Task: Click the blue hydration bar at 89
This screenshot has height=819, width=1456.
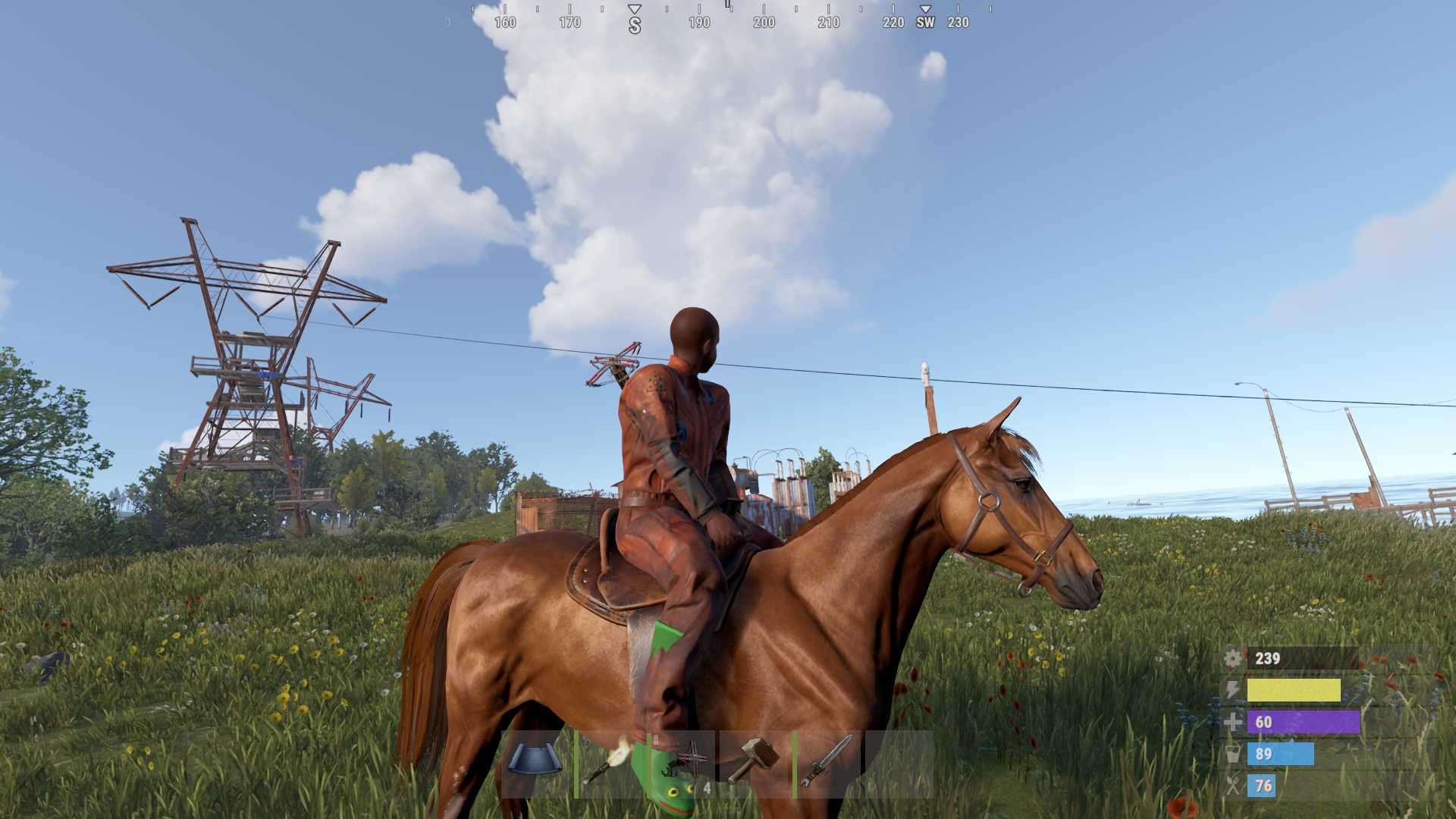Action: 1282,754
